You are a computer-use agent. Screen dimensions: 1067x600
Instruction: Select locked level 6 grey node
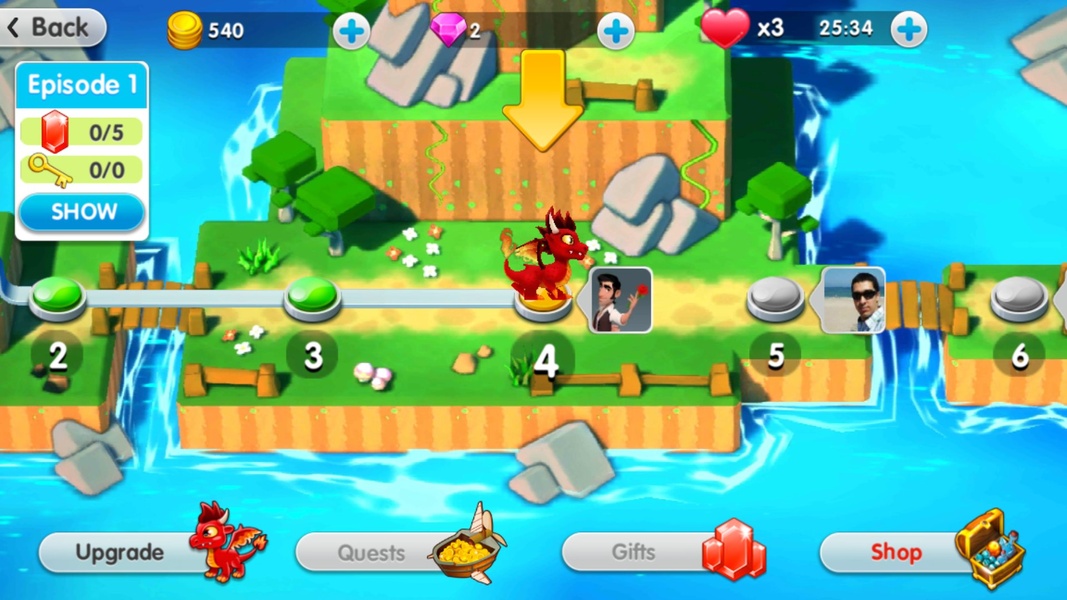(1018, 297)
